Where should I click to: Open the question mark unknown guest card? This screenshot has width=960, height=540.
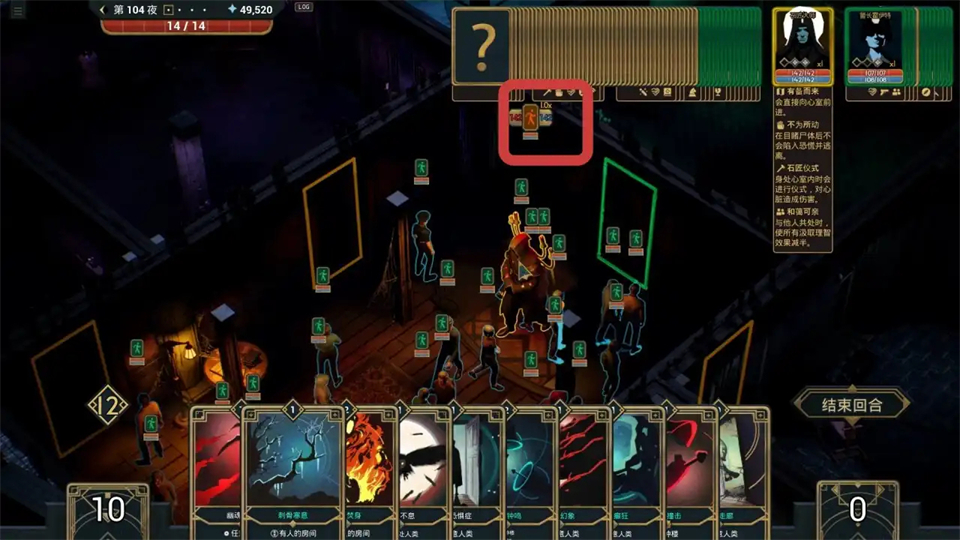[484, 46]
